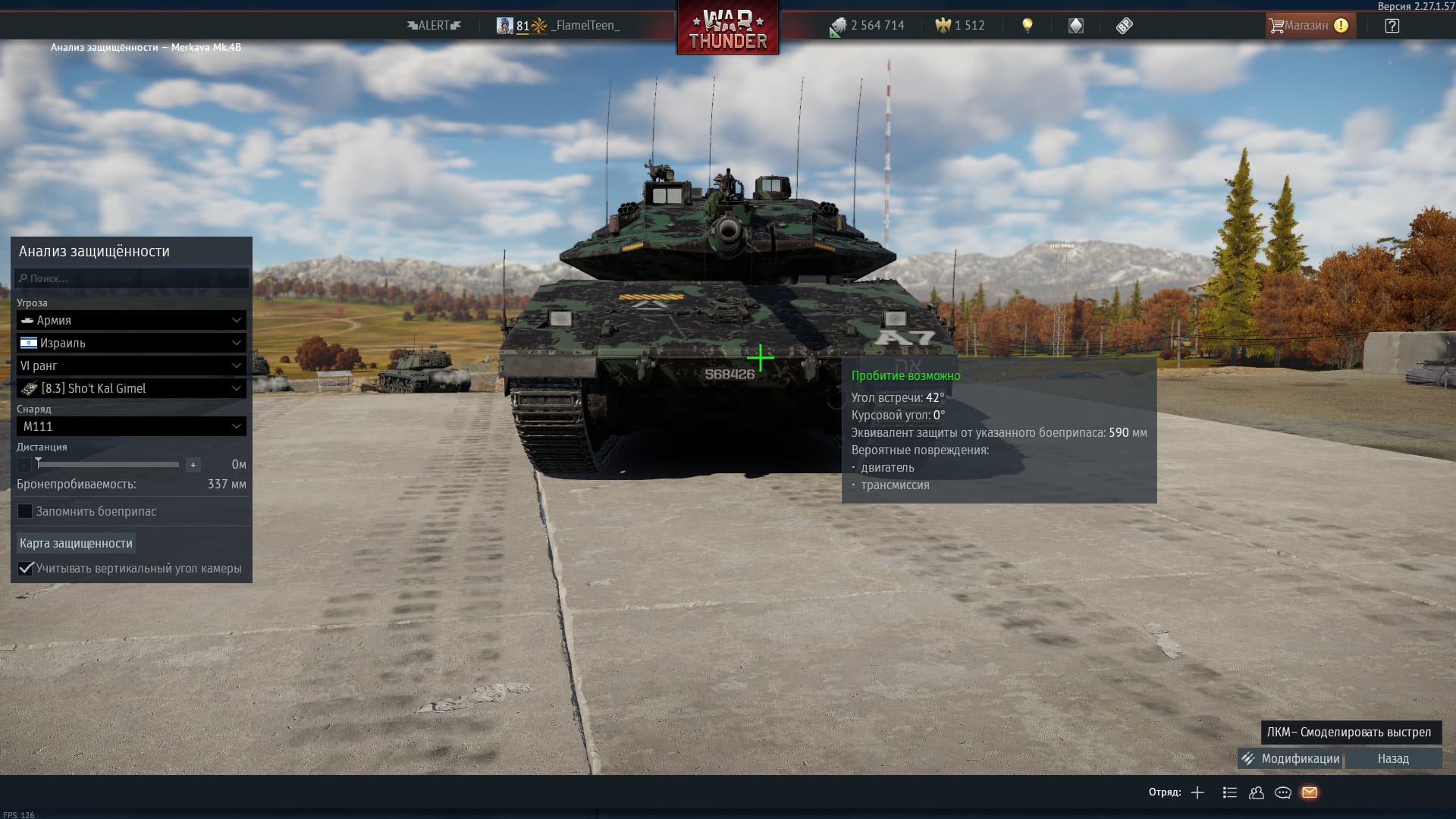
Task: Click the light bulb icon in top bar
Action: 1028,26
